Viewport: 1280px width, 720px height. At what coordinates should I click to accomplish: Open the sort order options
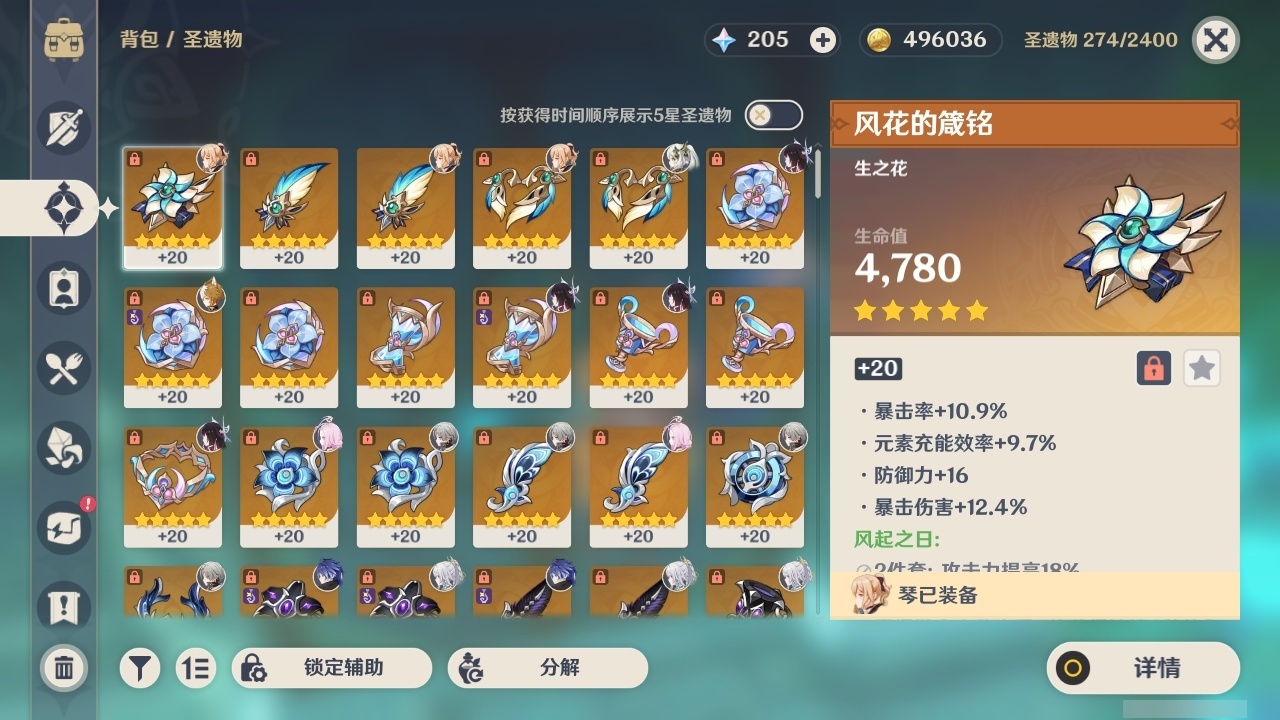[x=196, y=668]
